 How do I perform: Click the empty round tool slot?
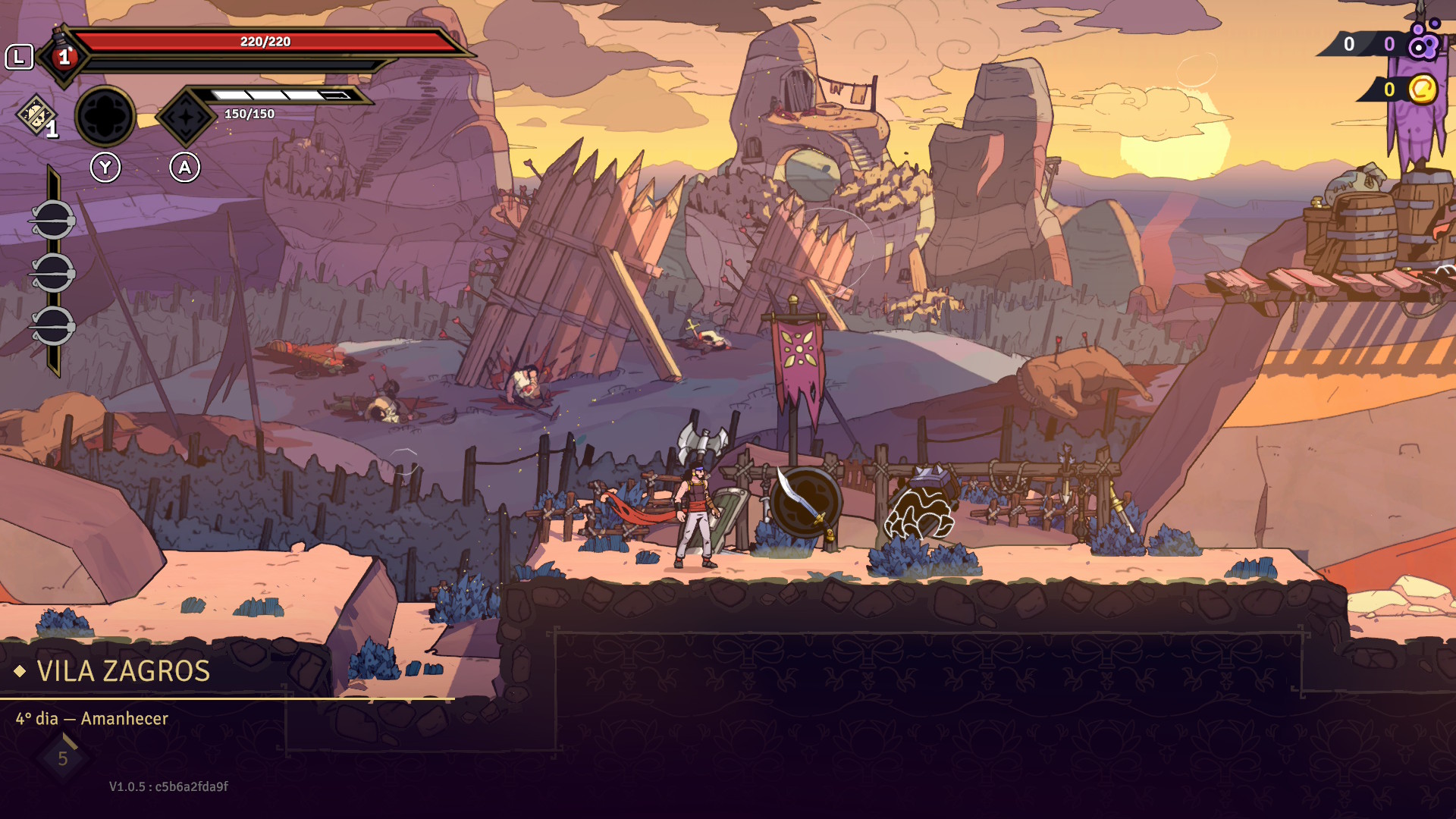(x=105, y=117)
